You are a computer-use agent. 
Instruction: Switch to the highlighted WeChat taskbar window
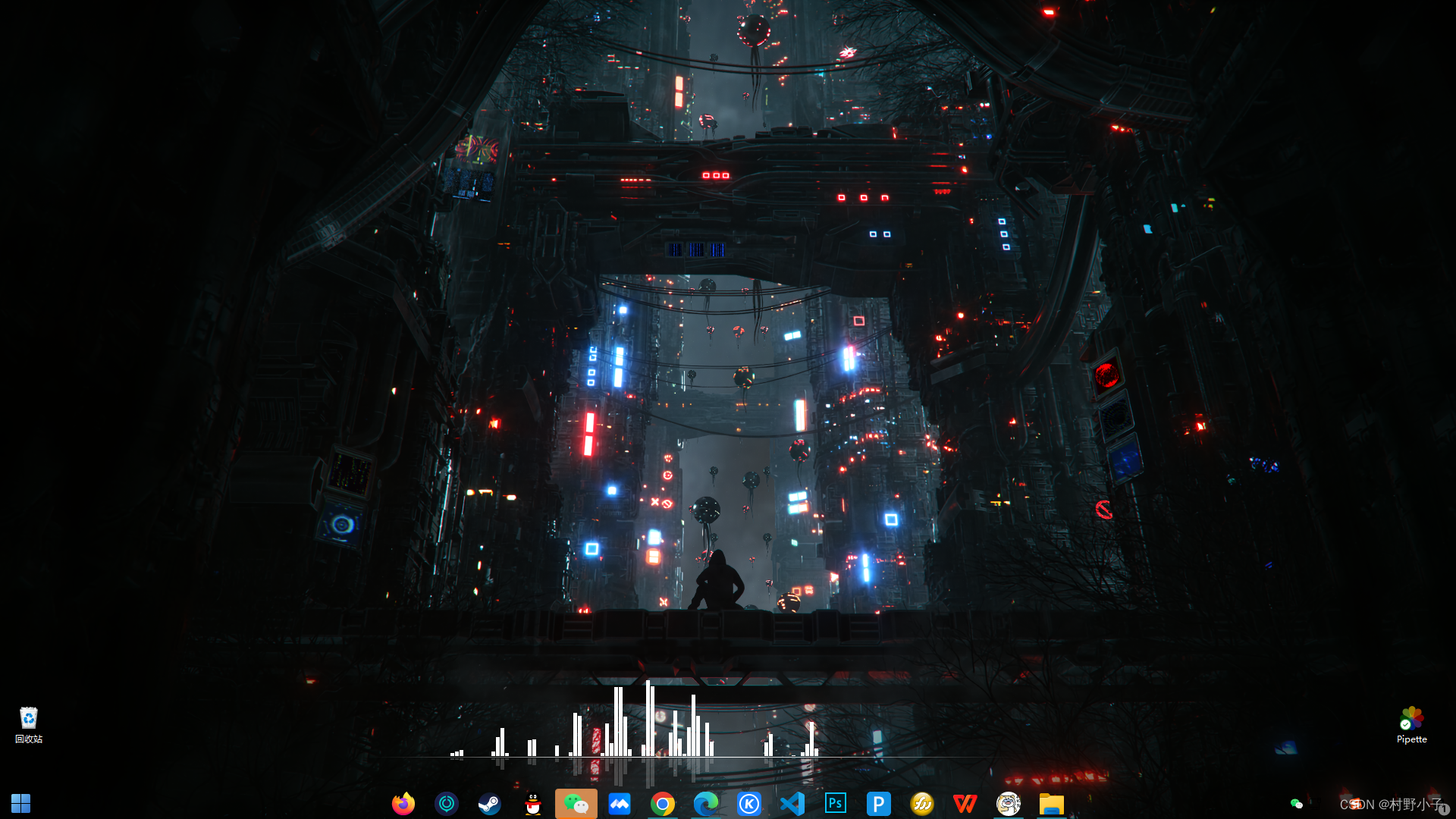[576, 803]
